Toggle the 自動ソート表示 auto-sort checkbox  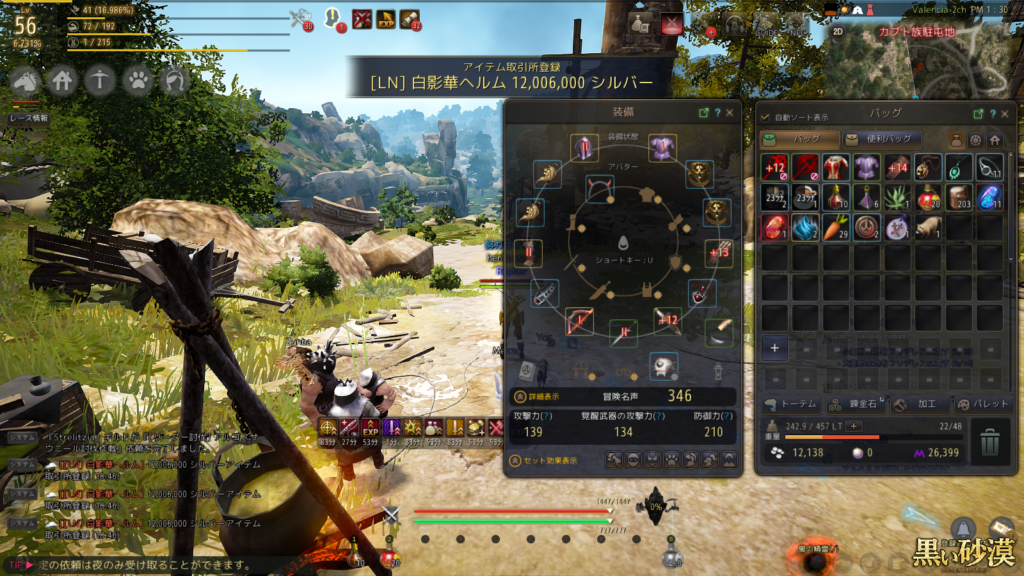[x=766, y=117]
